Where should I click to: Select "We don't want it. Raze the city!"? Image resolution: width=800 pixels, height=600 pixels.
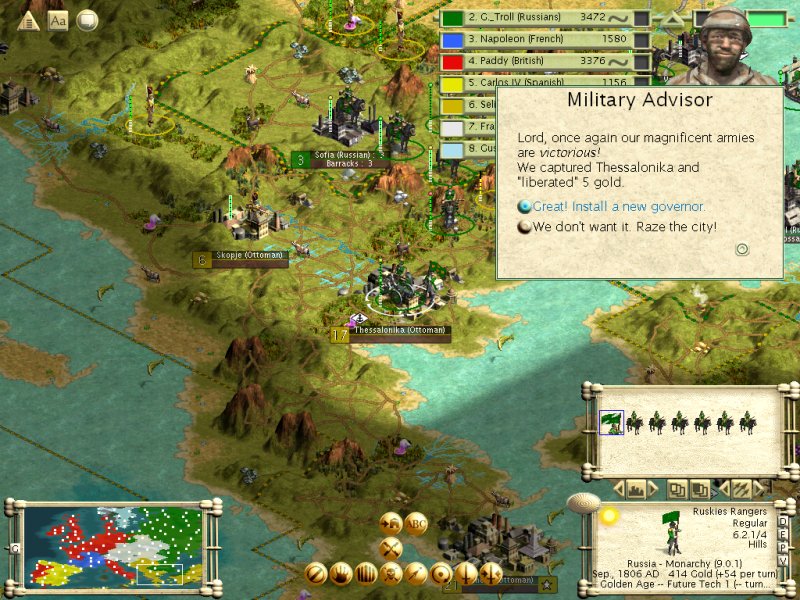point(624,227)
